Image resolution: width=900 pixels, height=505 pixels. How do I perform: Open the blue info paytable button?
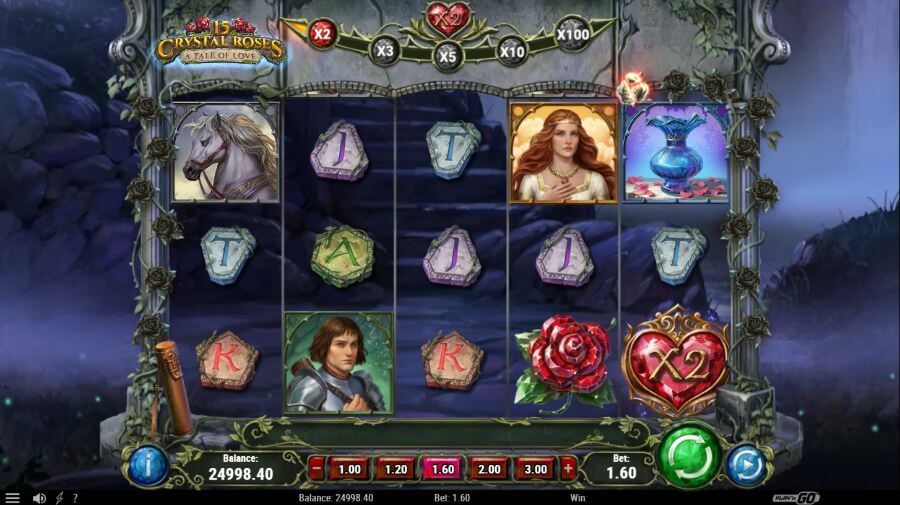coord(146,466)
